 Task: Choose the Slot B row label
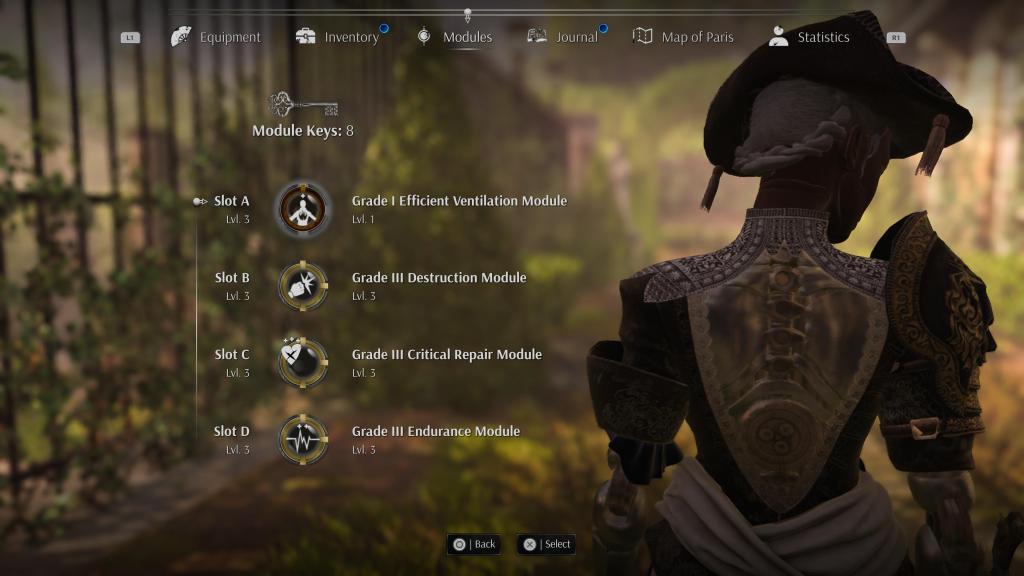[232, 278]
